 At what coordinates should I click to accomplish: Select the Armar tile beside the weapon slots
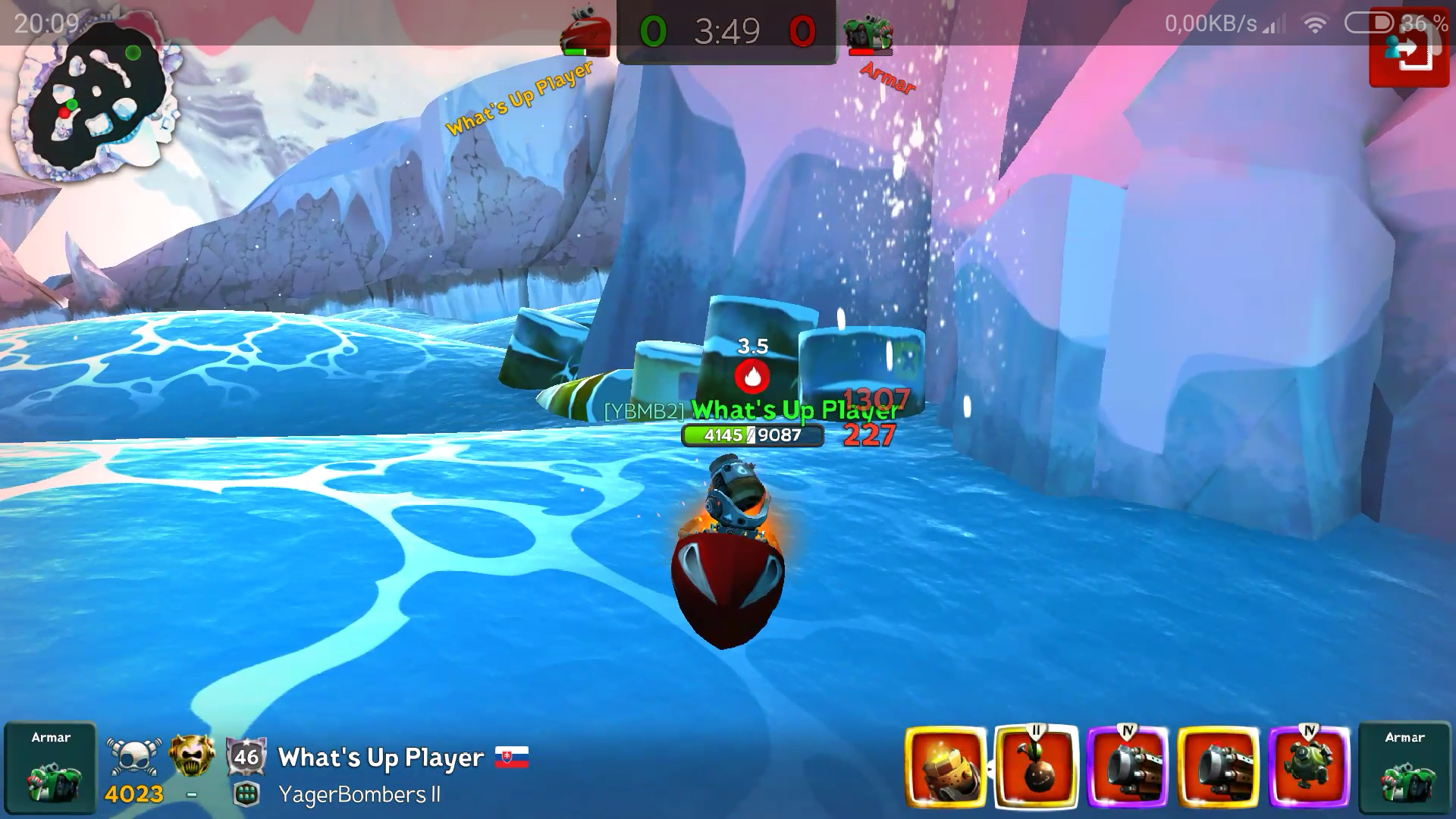coord(1404,767)
